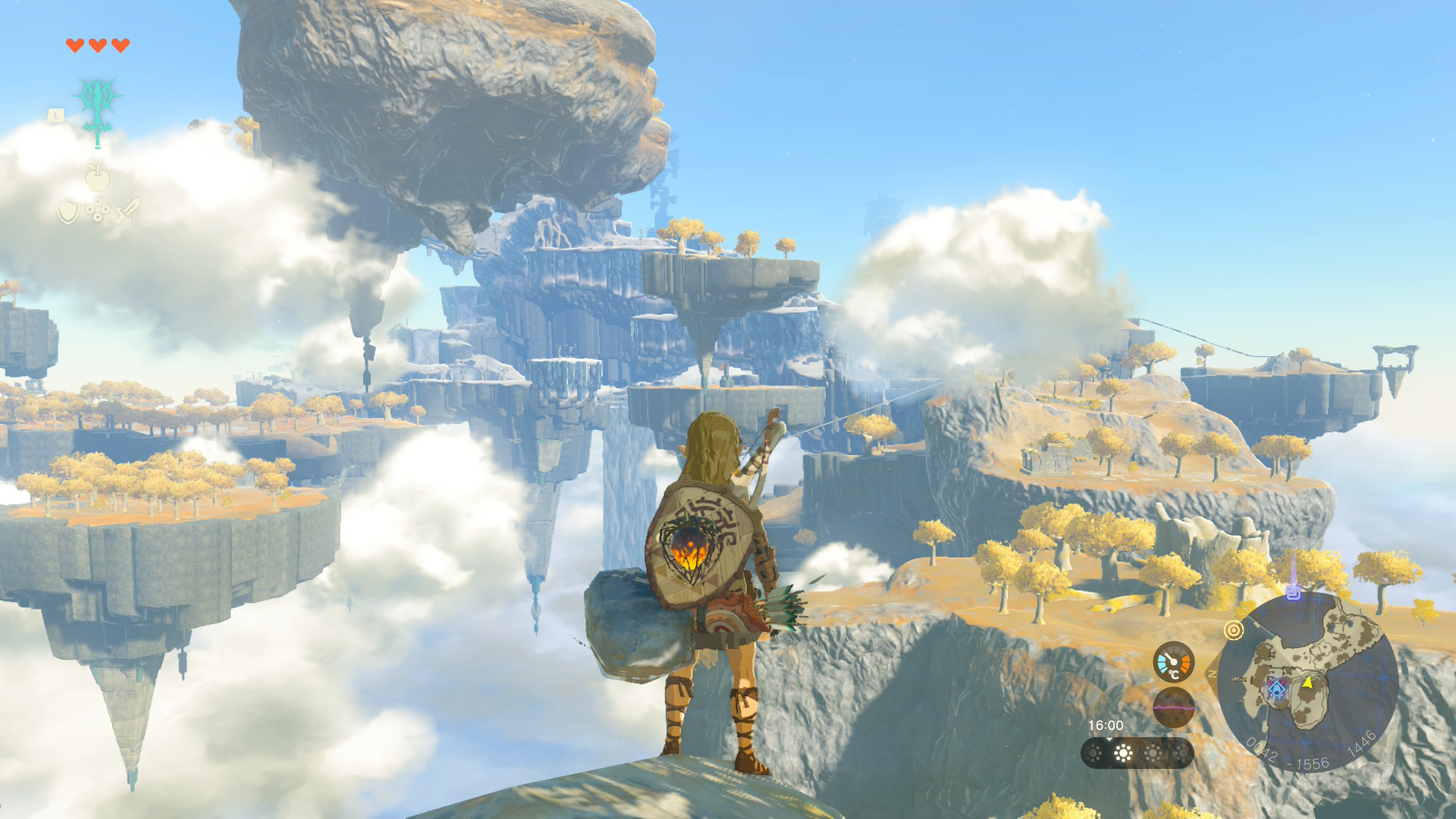The height and width of the screenshot is (819, 1456).
Task: Open the circular minimap
Action: 1308,682
